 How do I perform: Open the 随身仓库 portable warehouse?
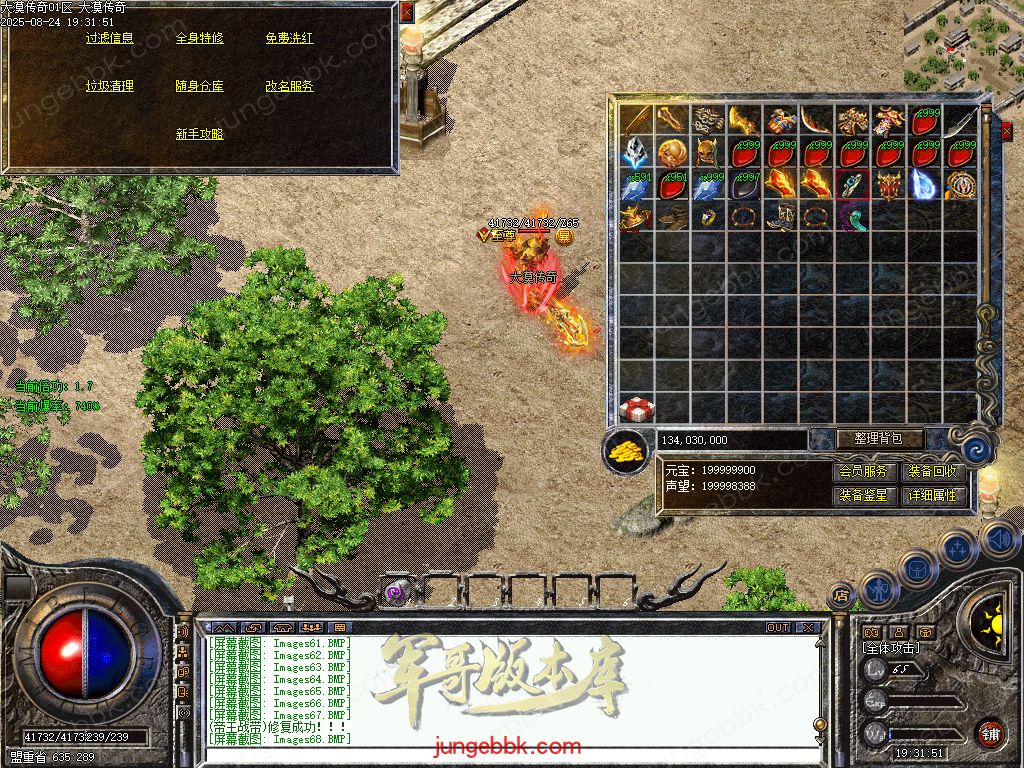pos(199,87)
